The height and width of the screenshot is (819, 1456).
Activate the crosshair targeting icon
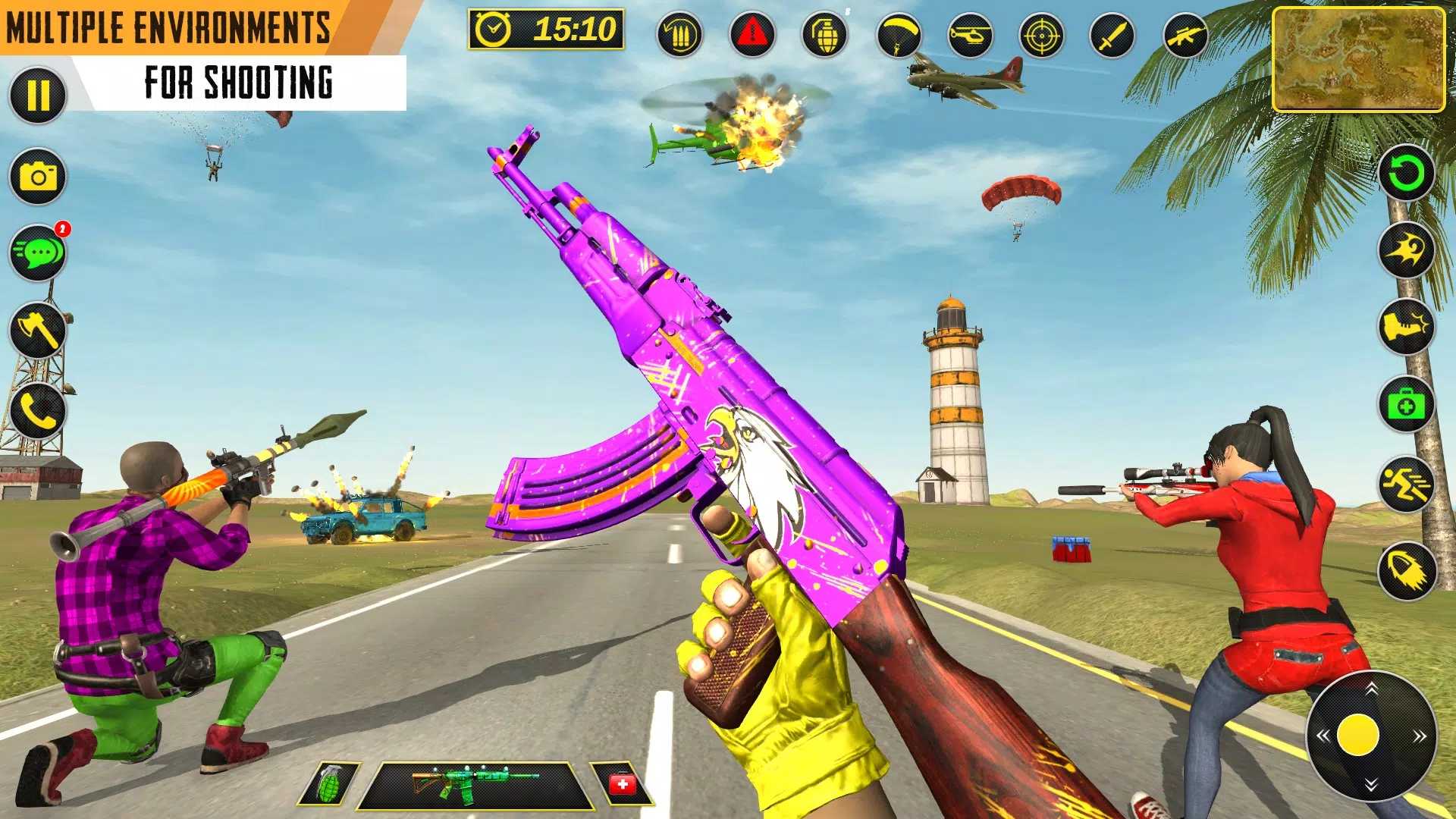1044,34
